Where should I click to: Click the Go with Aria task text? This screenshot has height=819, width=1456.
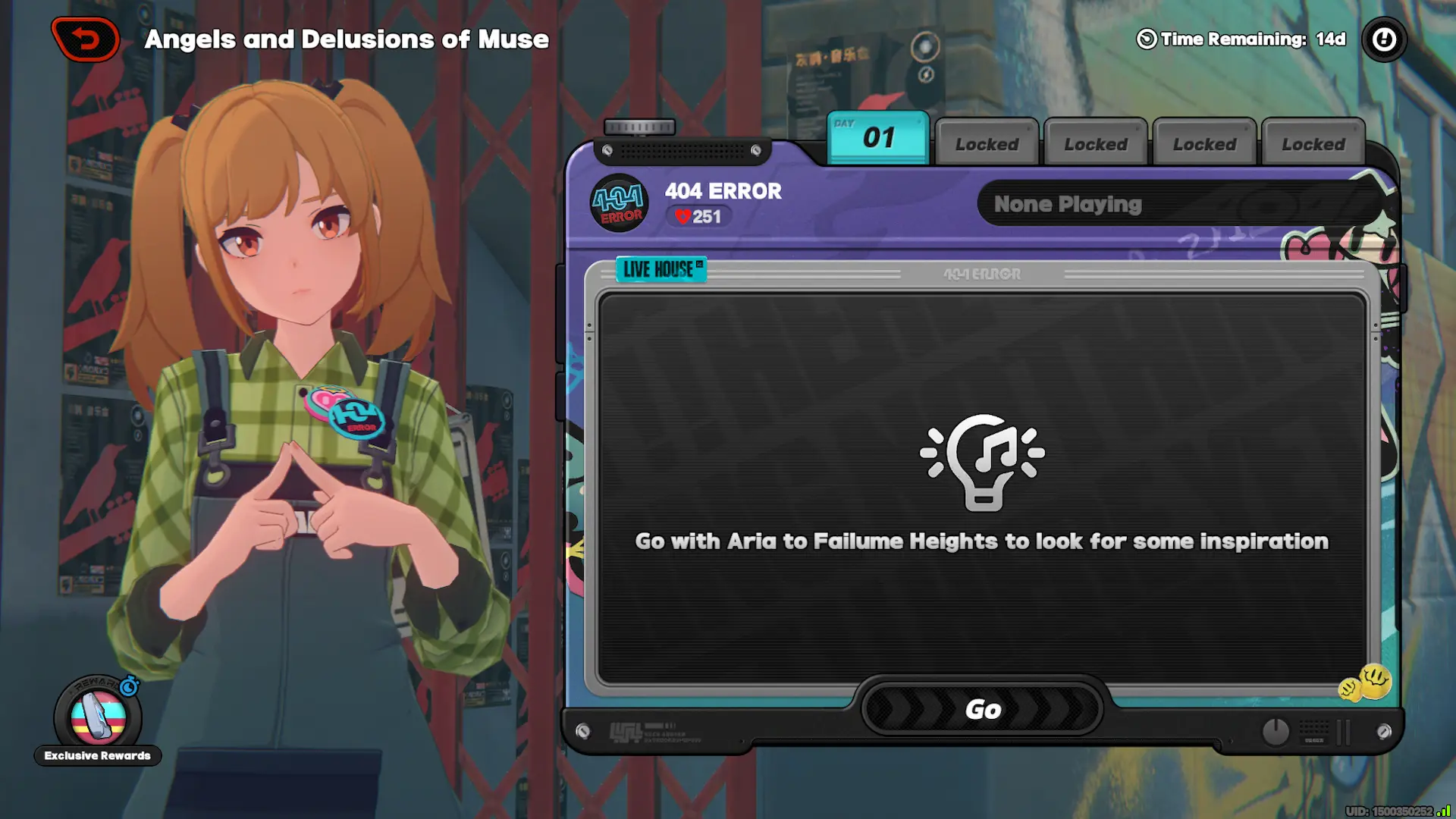pos(982,541)
